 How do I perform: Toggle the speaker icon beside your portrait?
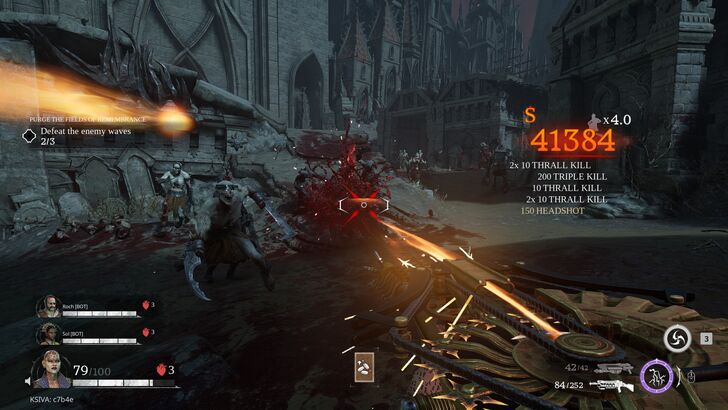point(30,381)
